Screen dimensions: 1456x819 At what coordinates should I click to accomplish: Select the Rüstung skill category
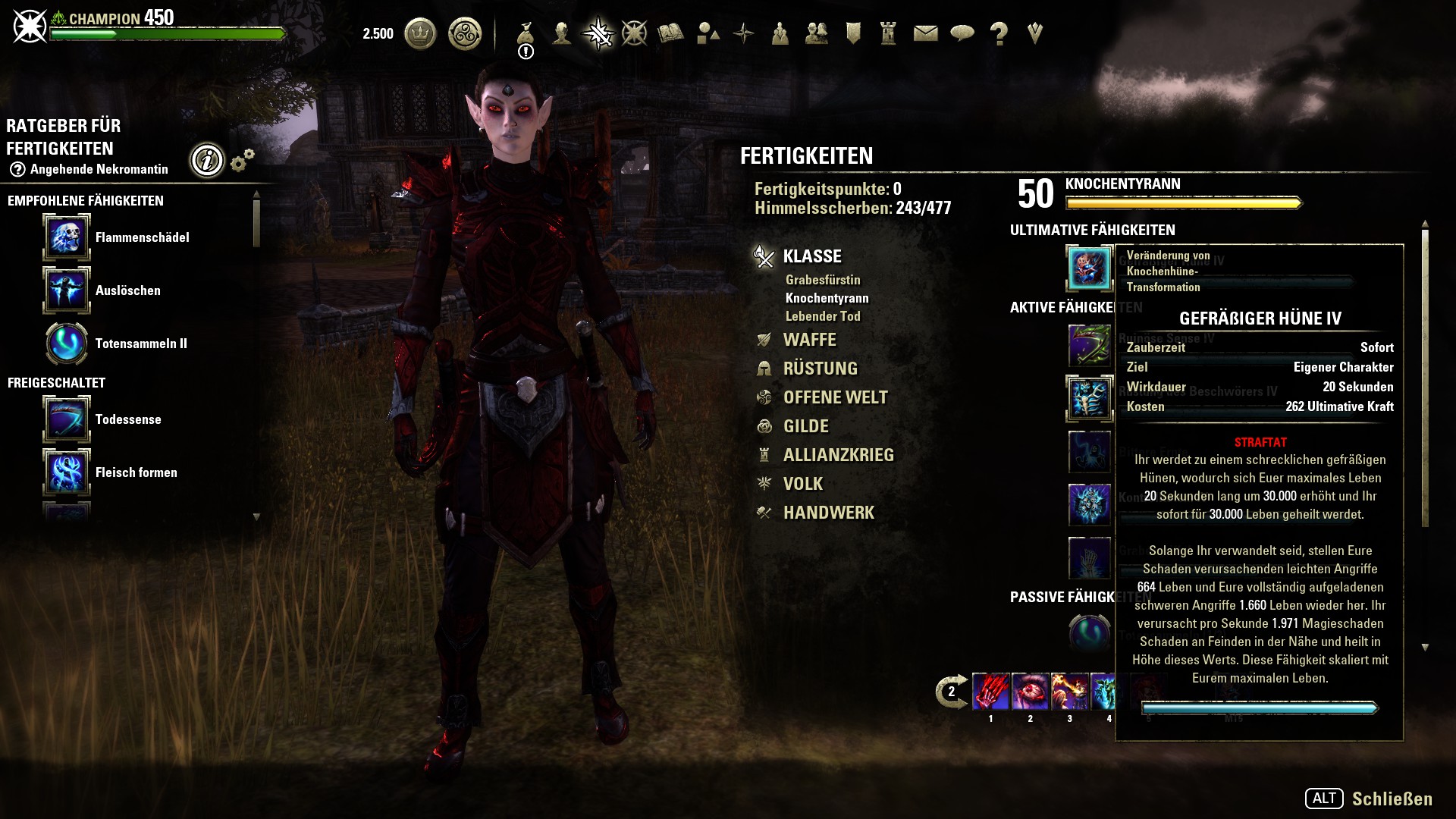click(x=820, y=369)
